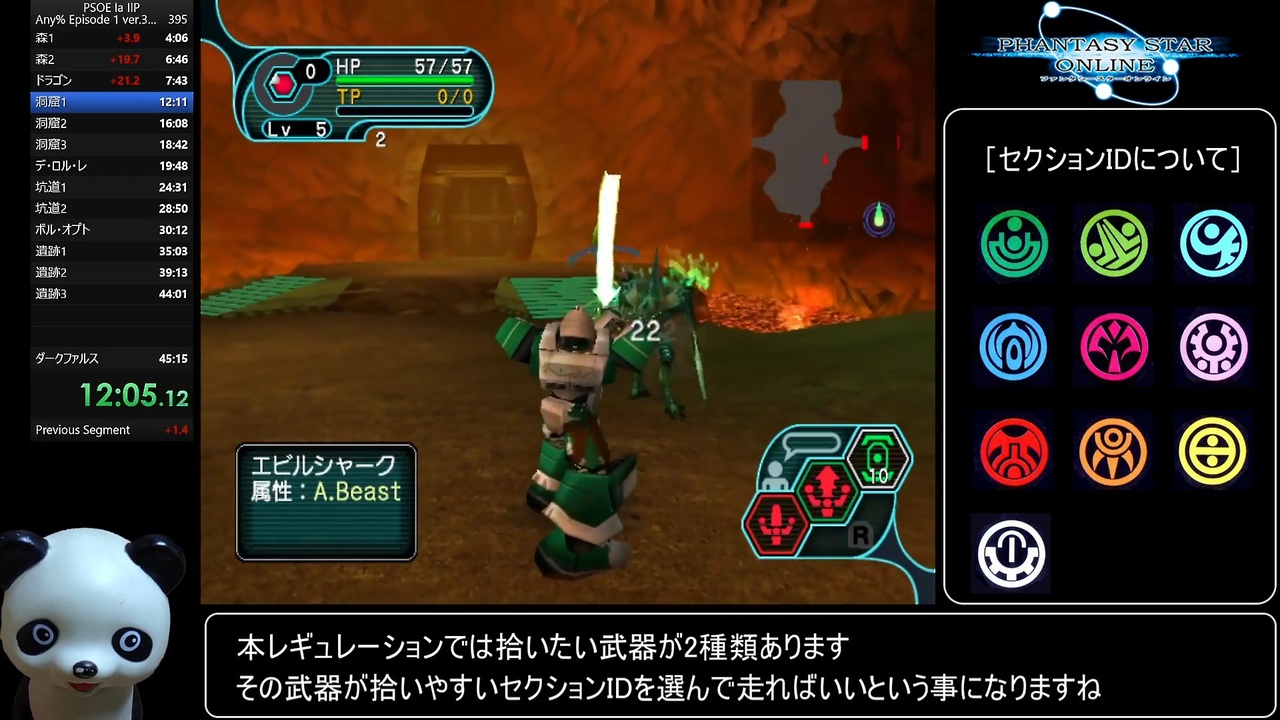Select the green Viridia section ID icon
The image size is (1280, 720).
coord(1014,243)
